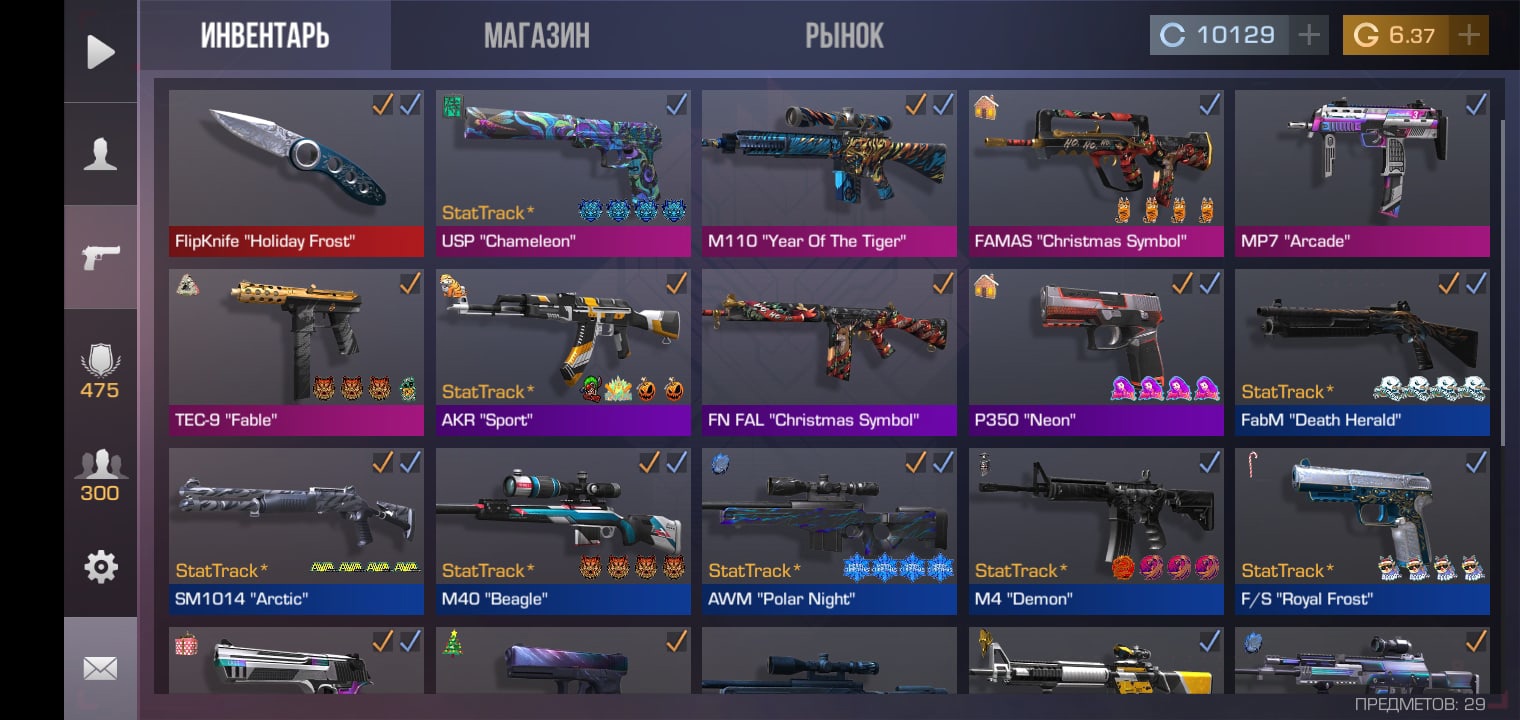
Task: Start a match with the play arrow
Action: (100, 52)
